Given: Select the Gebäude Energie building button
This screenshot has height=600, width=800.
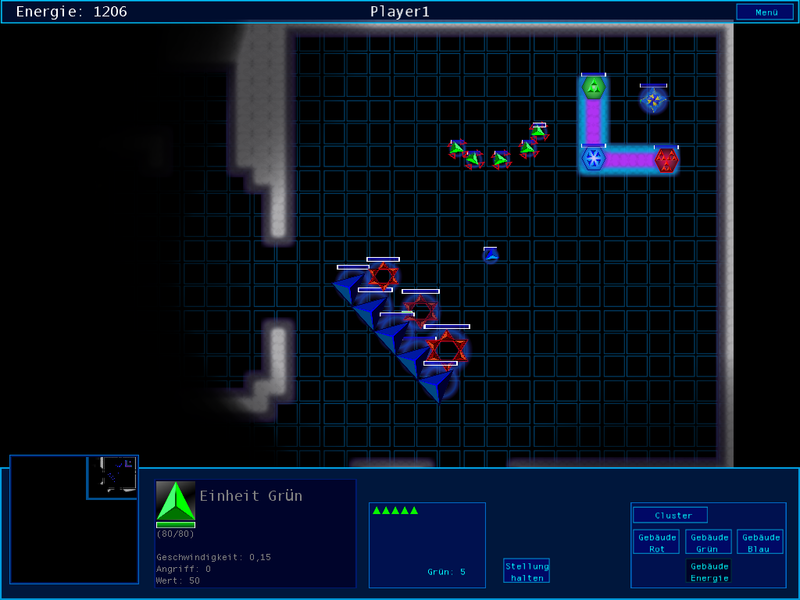Looking at the screenshot, I should (708, 571).
